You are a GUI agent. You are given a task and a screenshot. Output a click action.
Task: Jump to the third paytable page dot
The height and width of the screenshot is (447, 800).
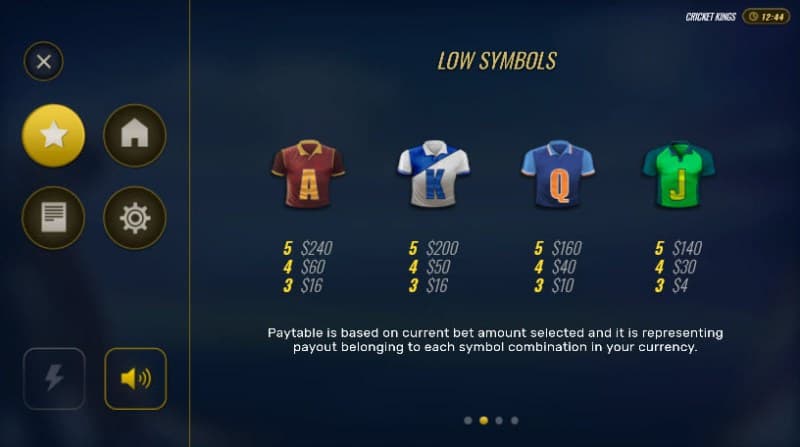499,420
